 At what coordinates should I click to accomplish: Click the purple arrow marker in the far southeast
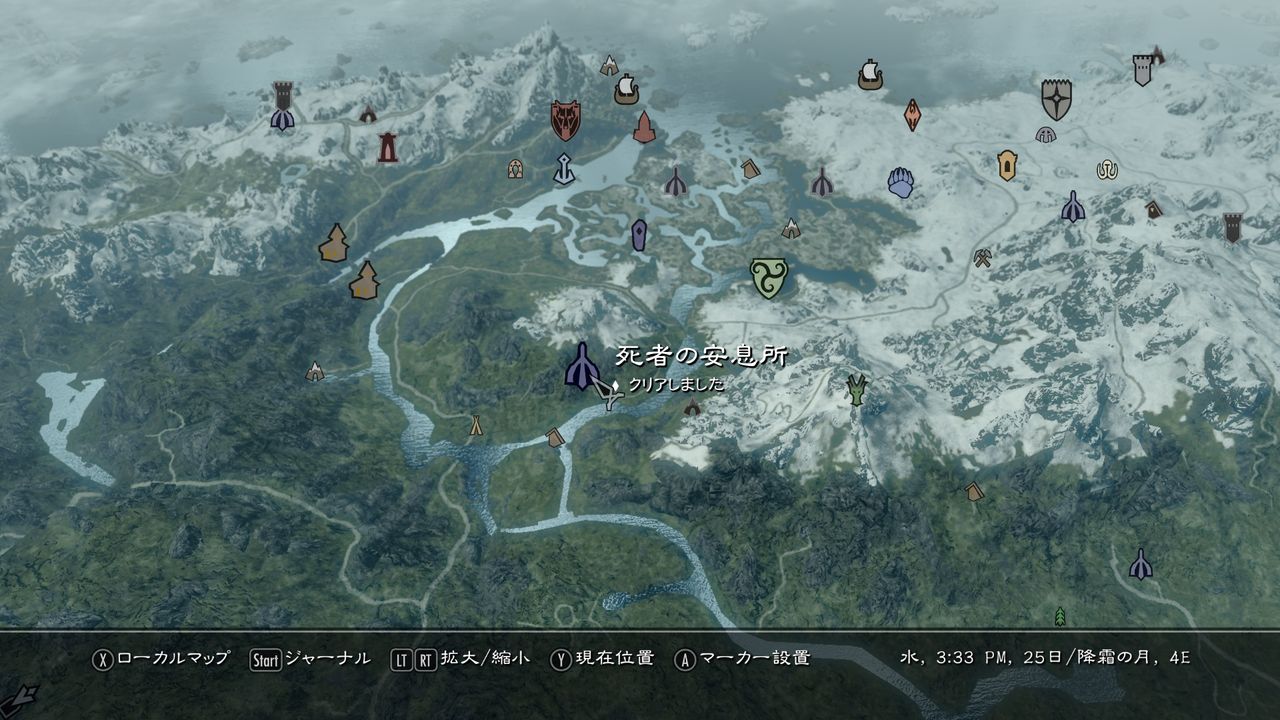(x=1140, y=563)
